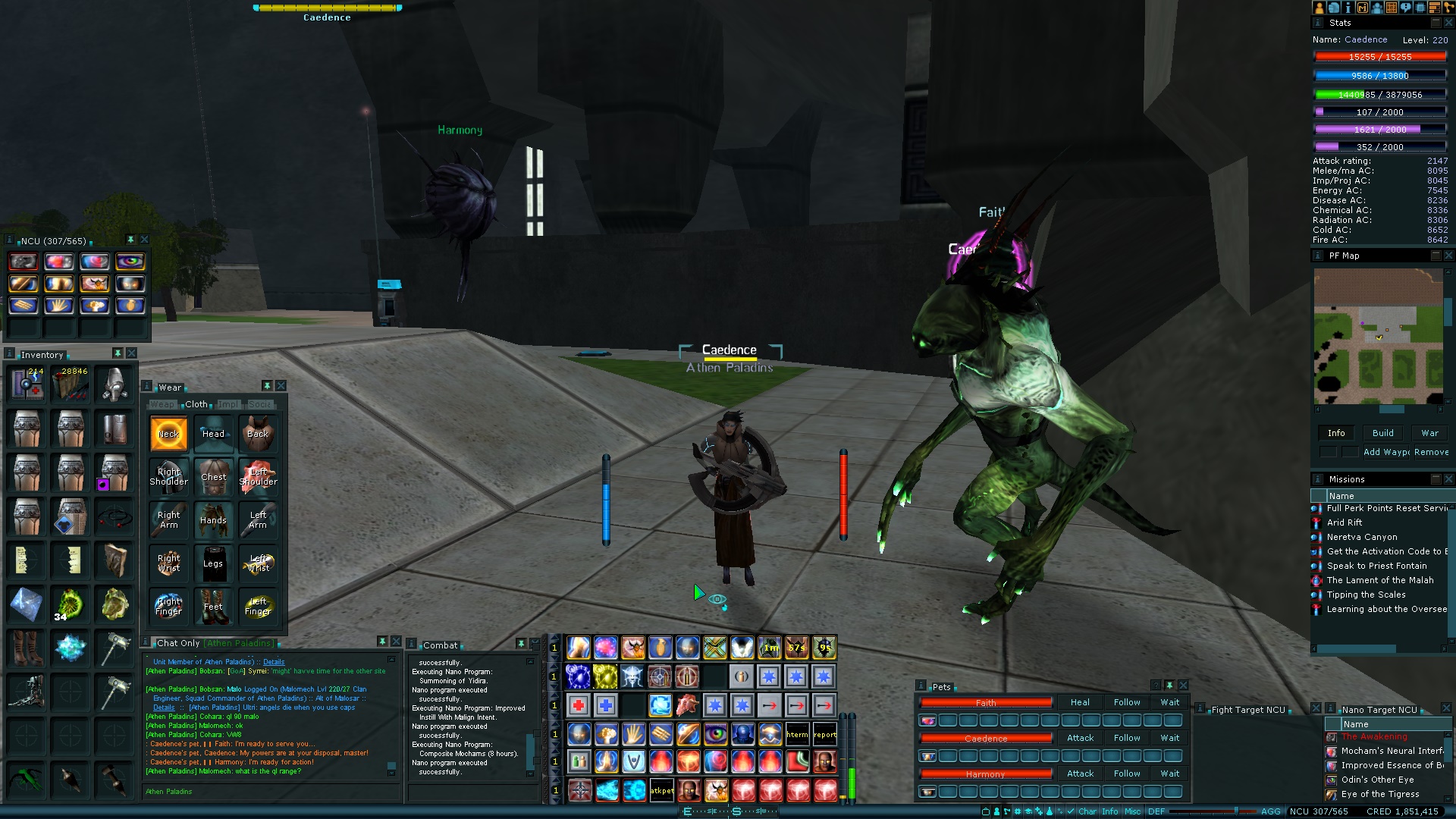Select The Lament of the Malah mission
This screenshot has height=819, width=1456.
coord(1379,580)
